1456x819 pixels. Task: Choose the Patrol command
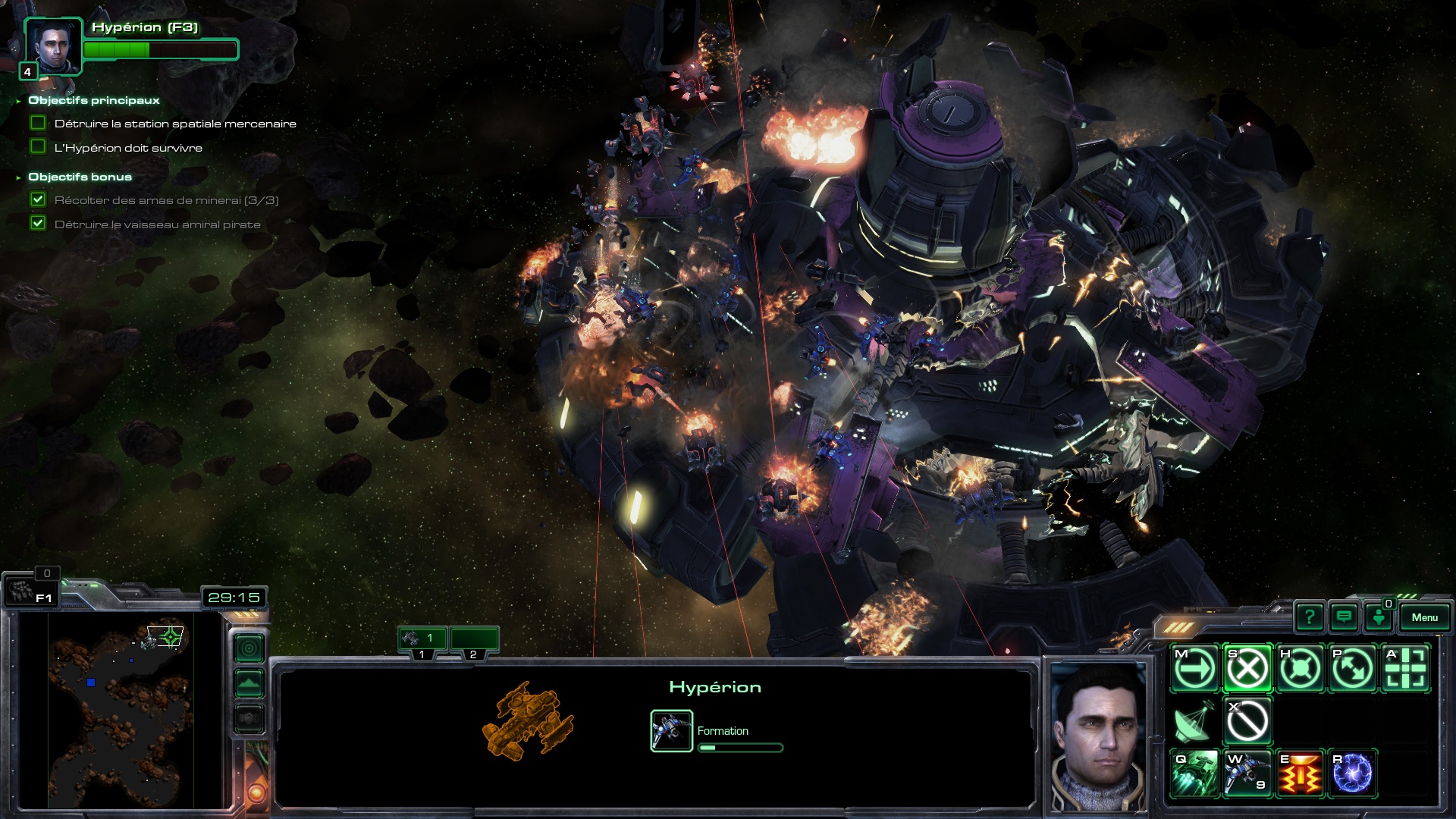1352,669
